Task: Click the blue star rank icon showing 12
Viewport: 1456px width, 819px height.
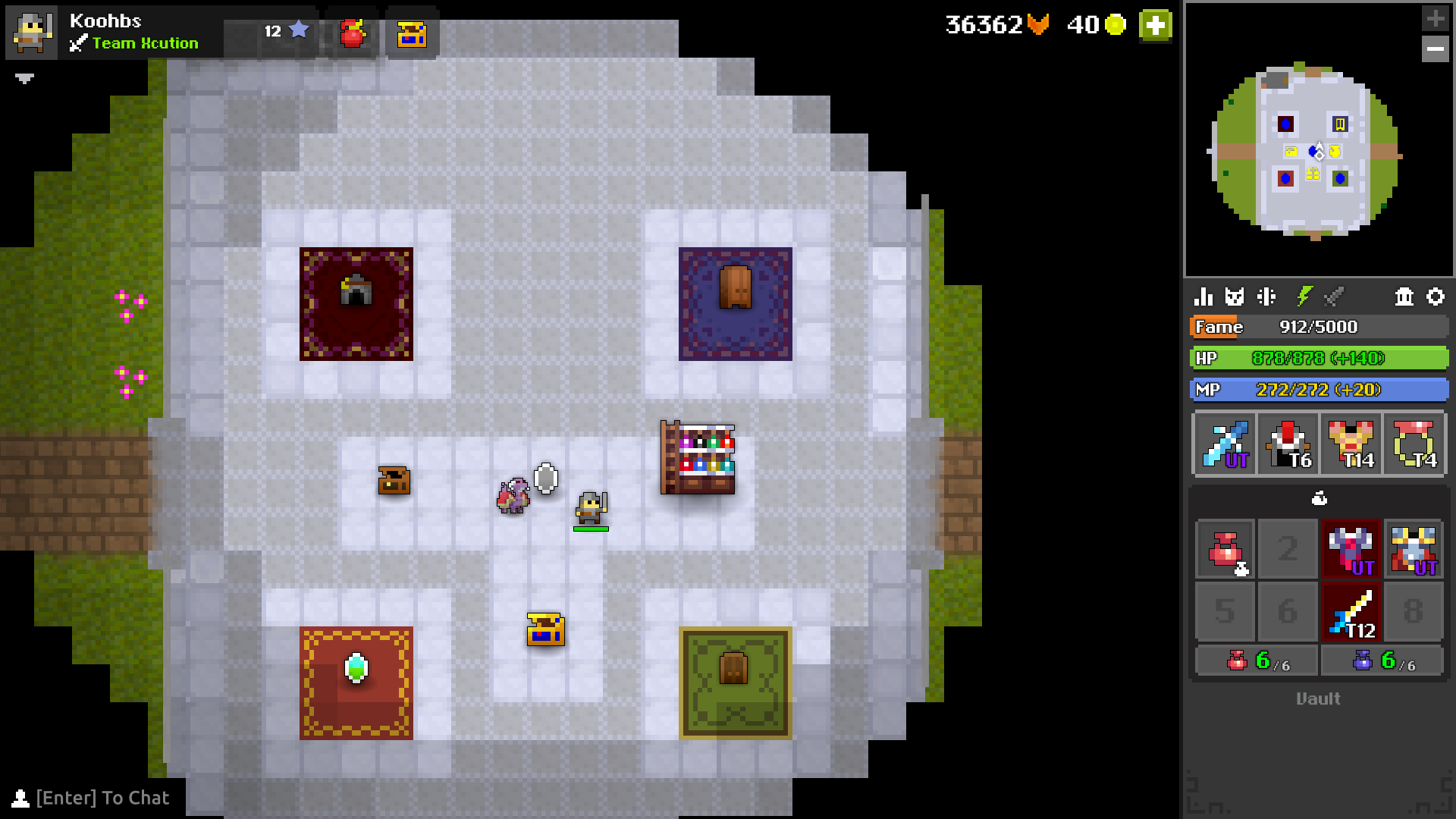Action: pos(299,29)
